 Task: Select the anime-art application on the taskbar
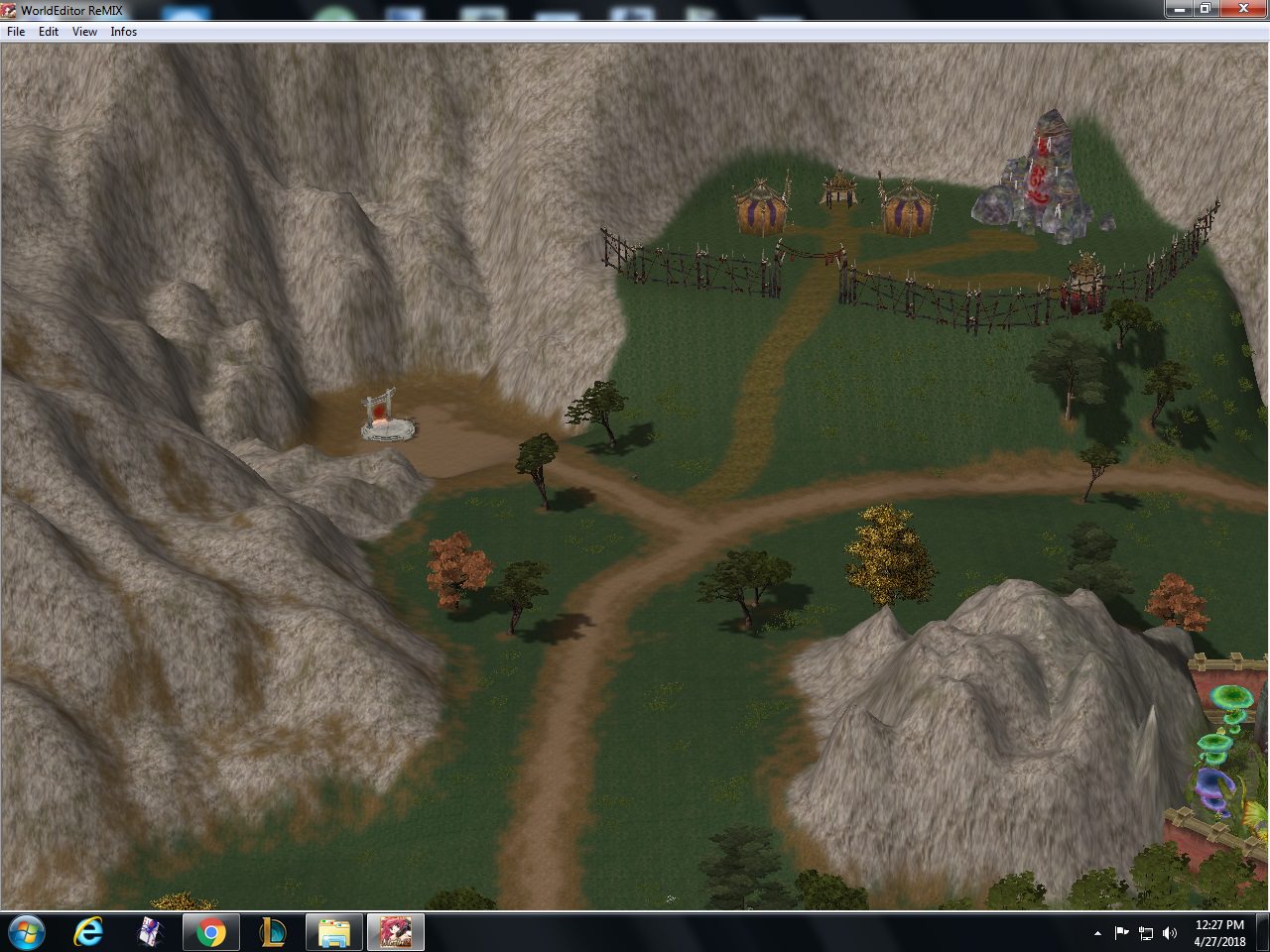point(395,931)
